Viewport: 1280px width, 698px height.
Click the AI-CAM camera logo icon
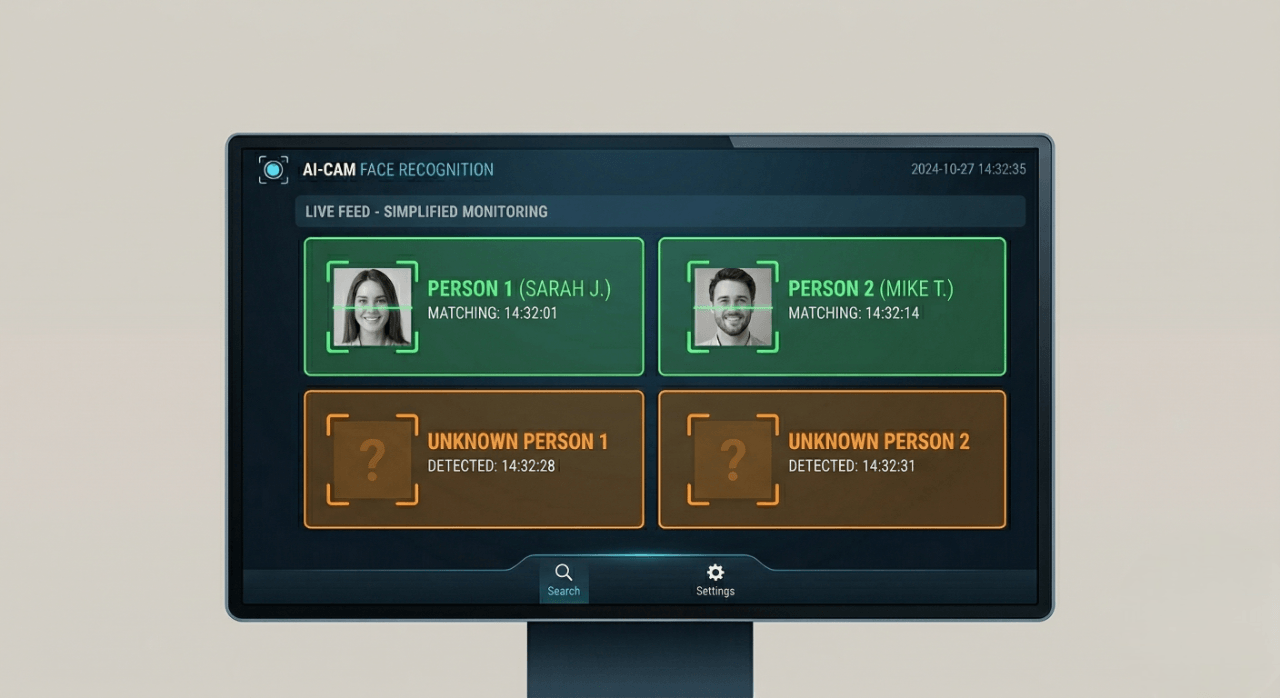tap(273, 169)
